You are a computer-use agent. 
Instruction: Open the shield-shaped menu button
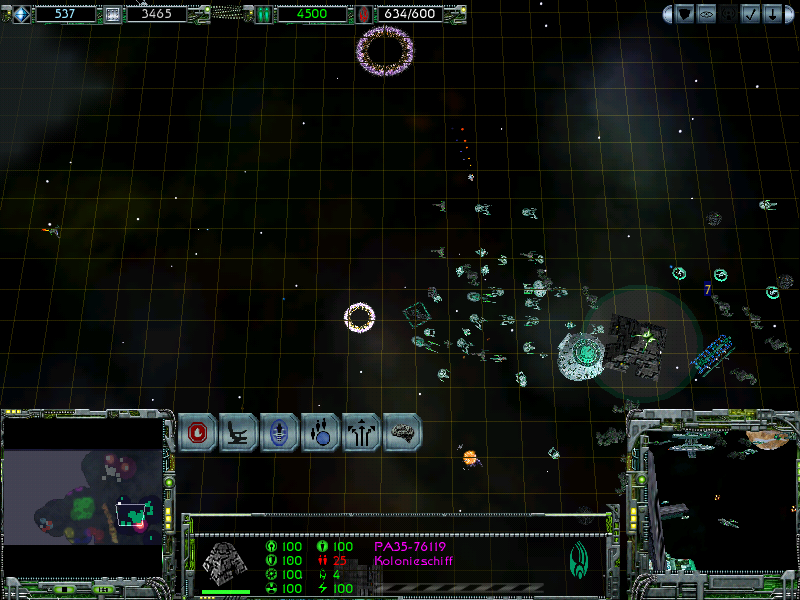click(685, 14)
